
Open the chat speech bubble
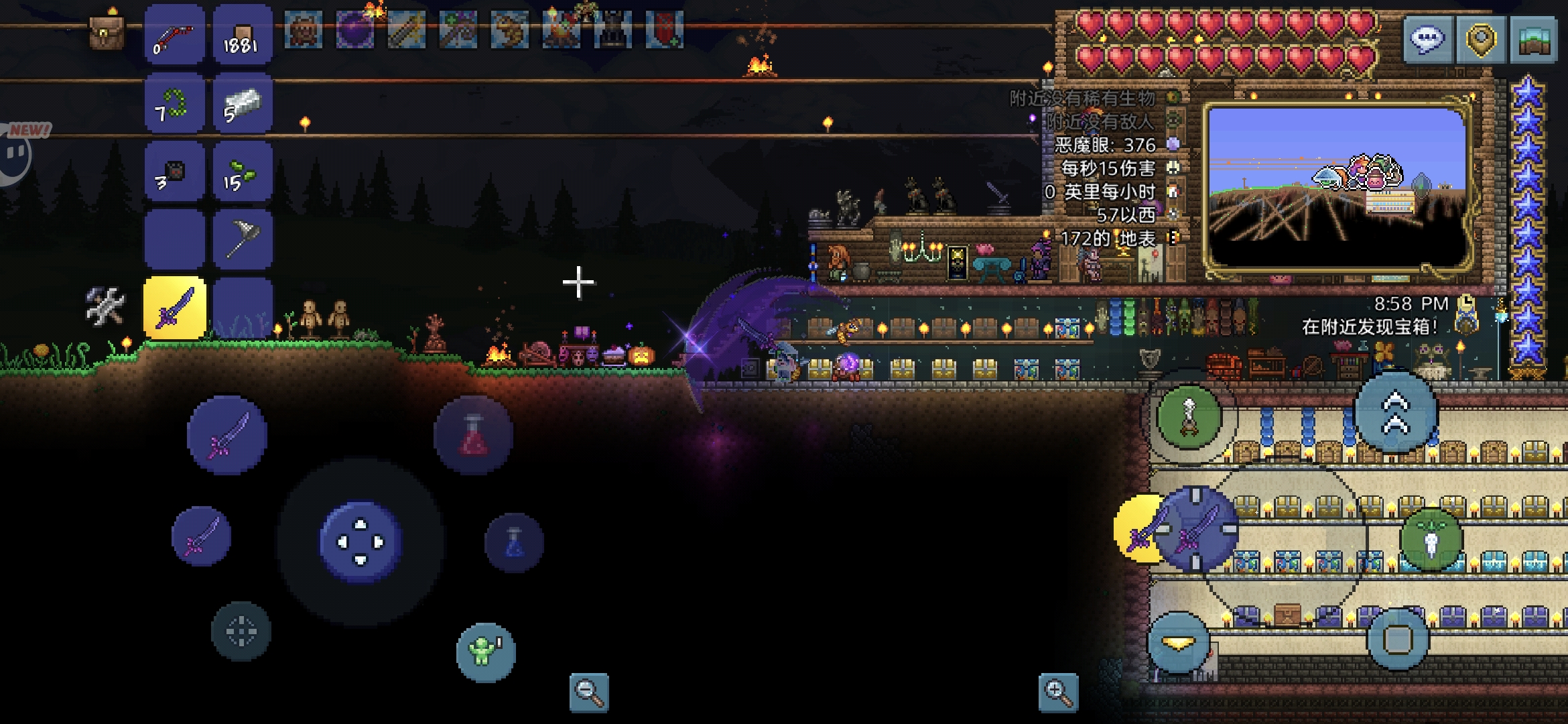(x=1427, y=40)
